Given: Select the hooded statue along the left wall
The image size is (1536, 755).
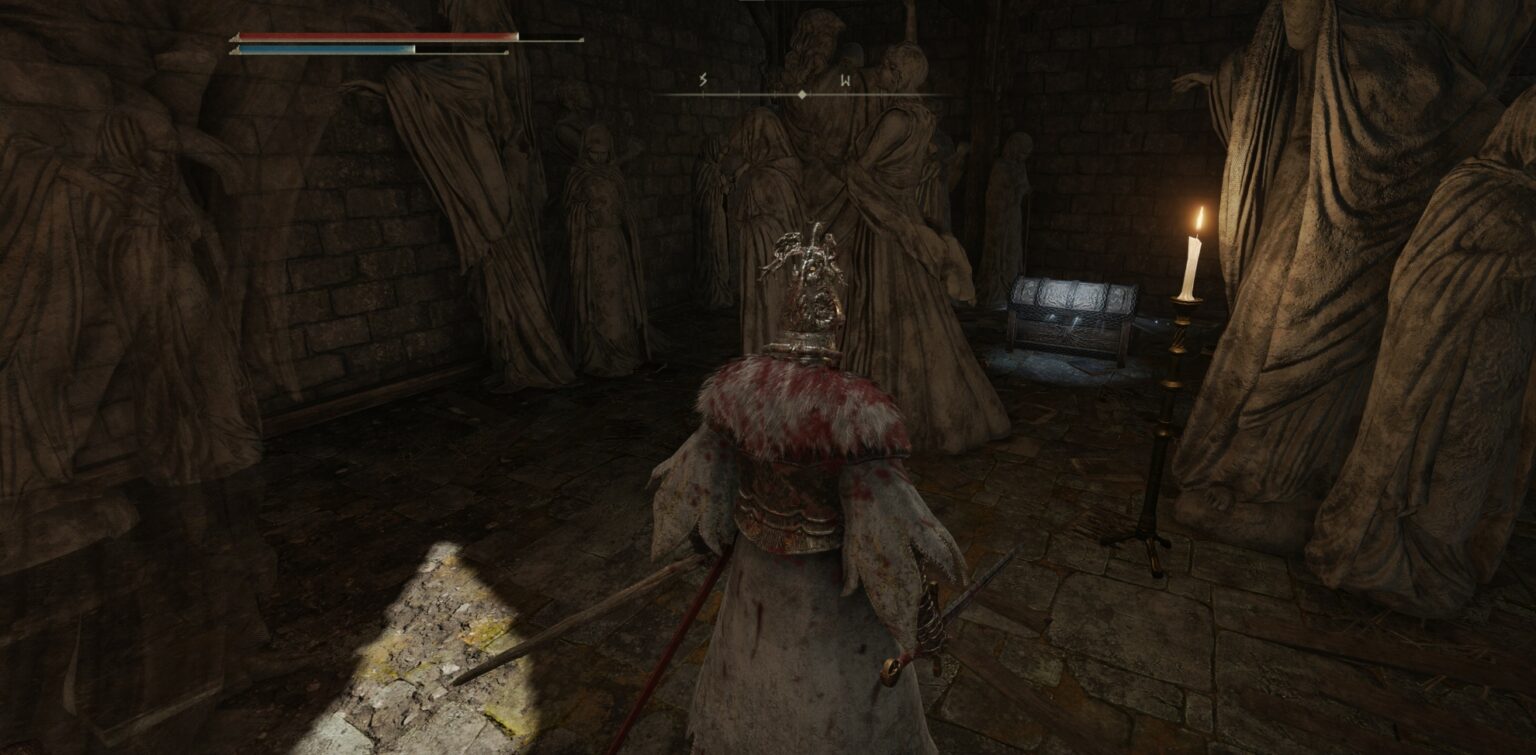Looking at the screenshot, I should coord(595,230).
